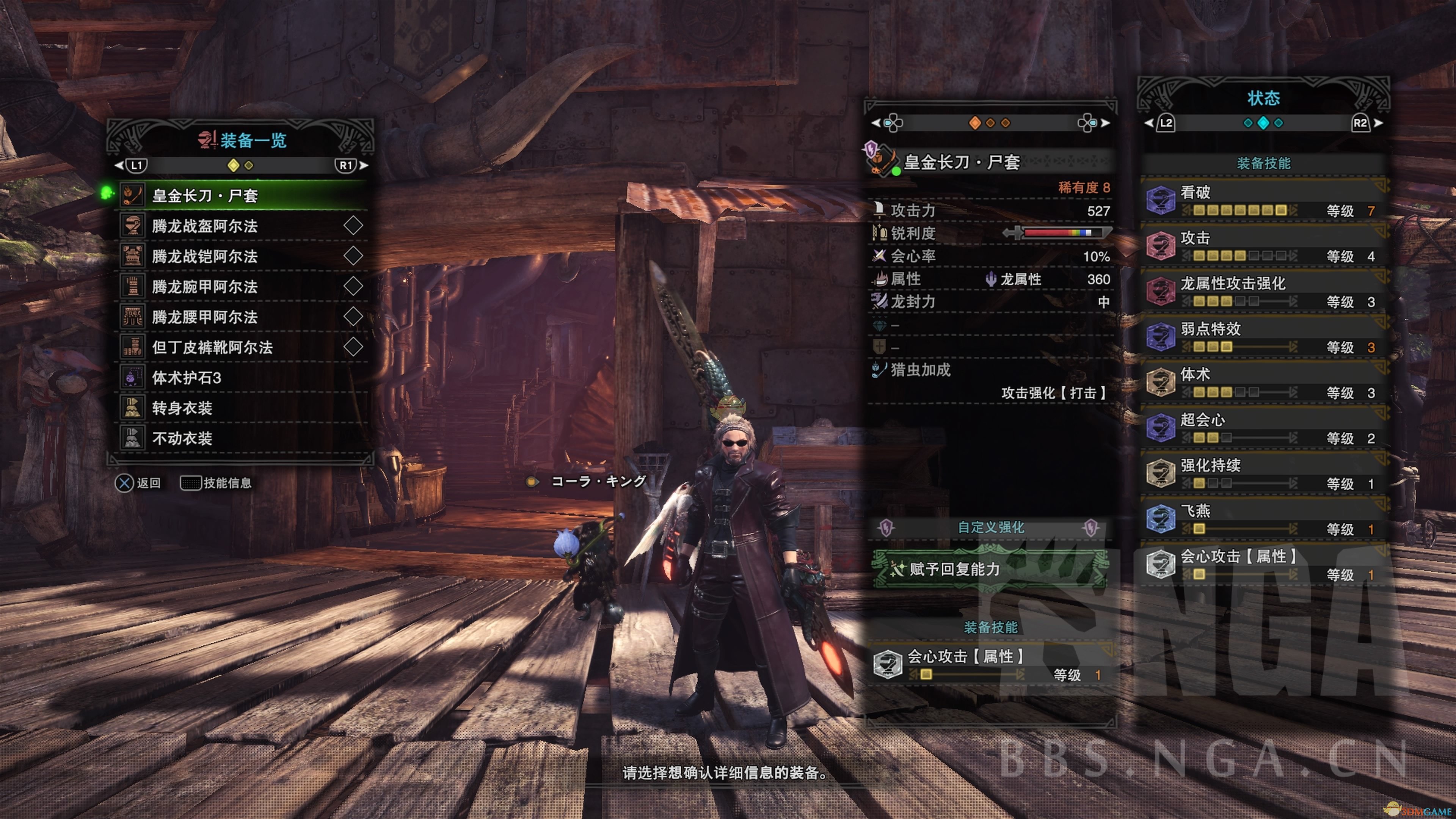The width and height of the screenshot is (1456, 819).
Task: View the 龙属性攻击强化 skill entry
Action: [1264, 292]
